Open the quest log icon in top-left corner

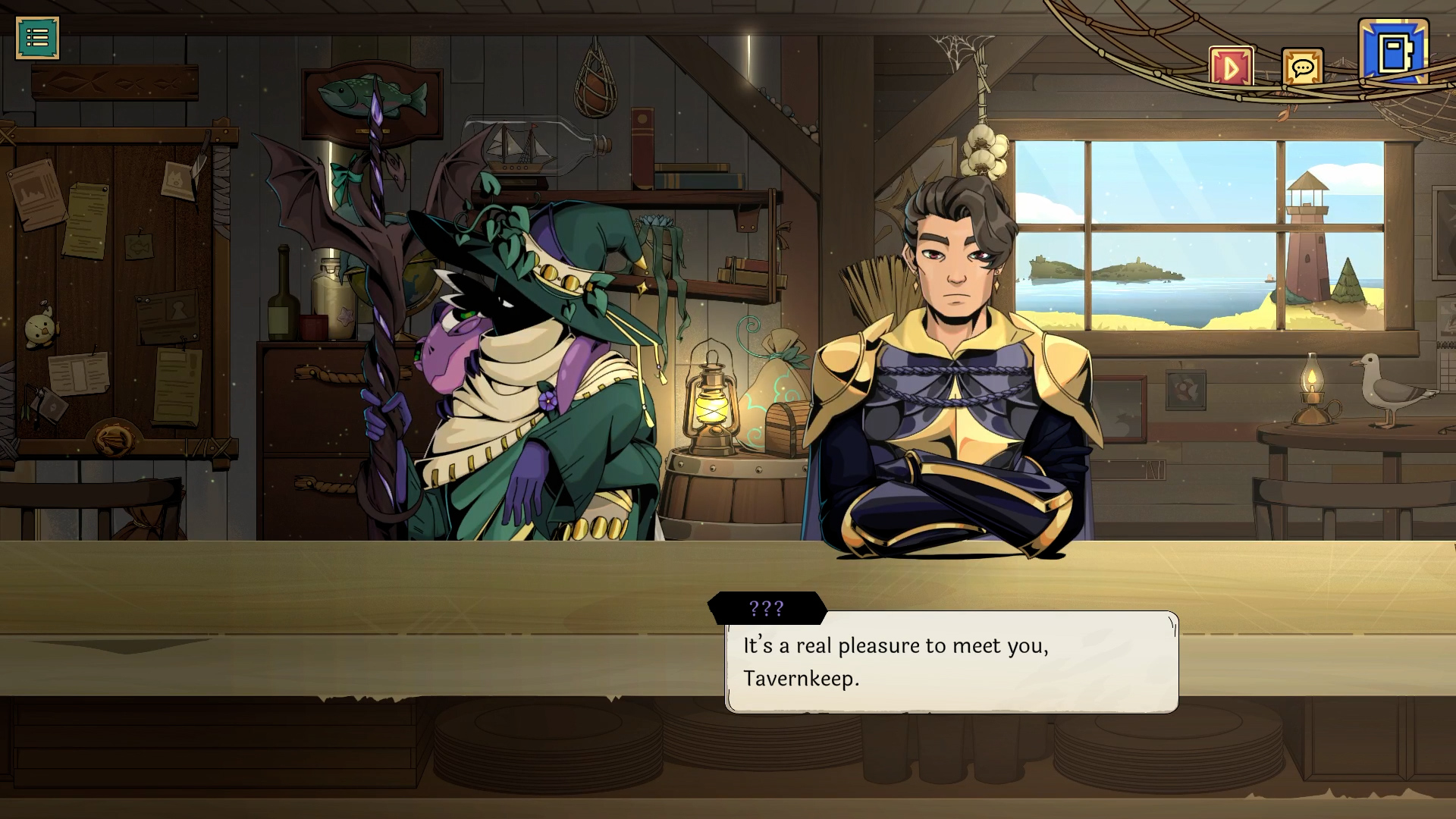click(38, 37)
